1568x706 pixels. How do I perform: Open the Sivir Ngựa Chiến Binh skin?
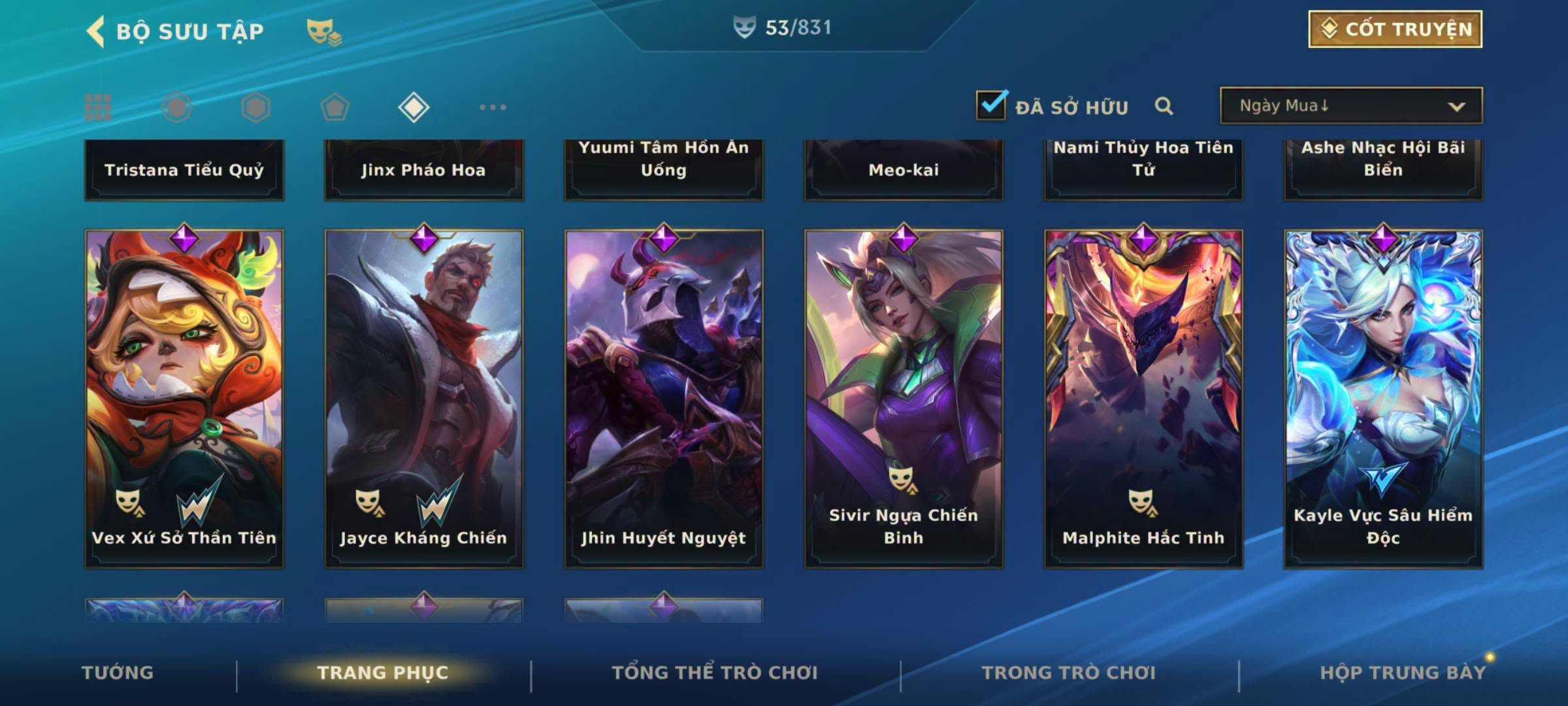click(x=904, y=399)
